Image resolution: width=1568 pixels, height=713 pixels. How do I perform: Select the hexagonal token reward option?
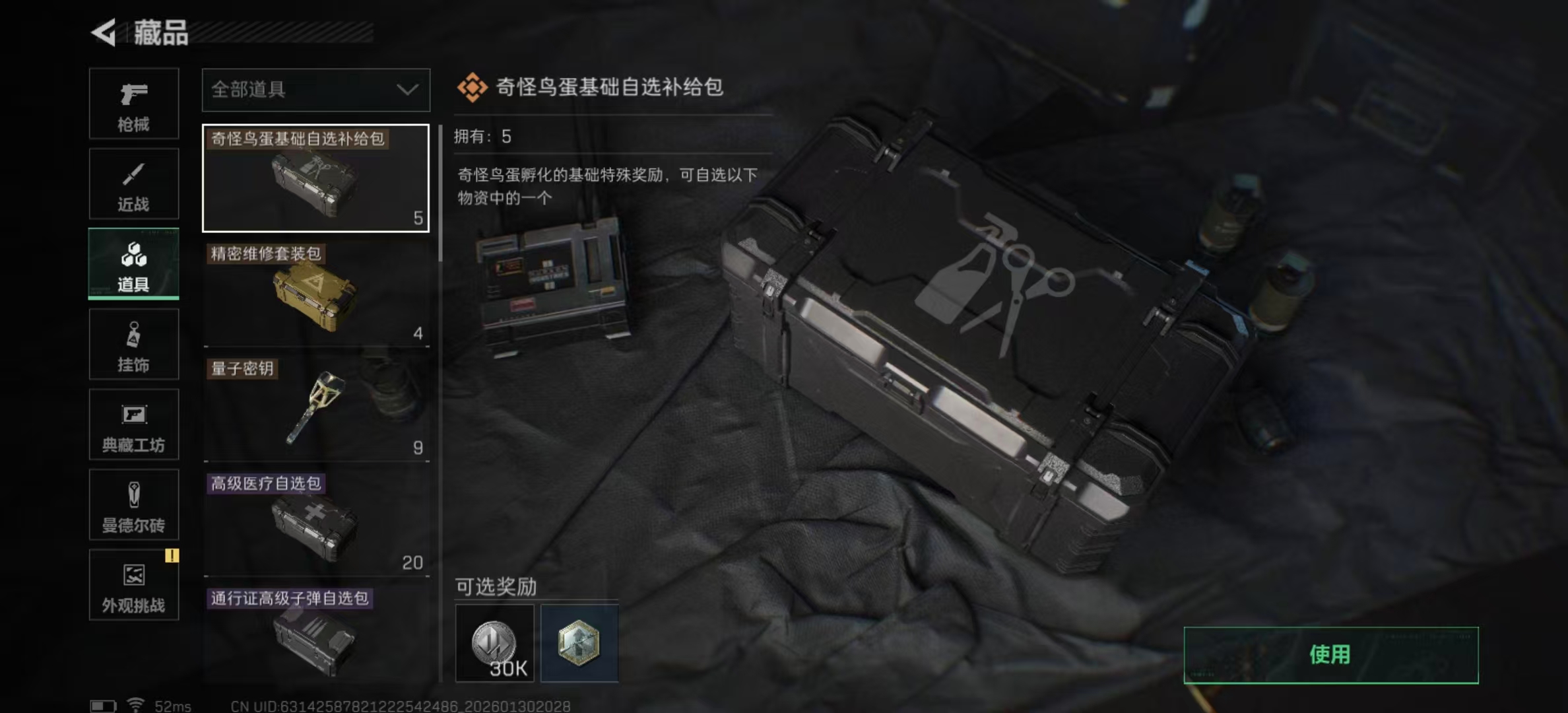tap(579, 642)
